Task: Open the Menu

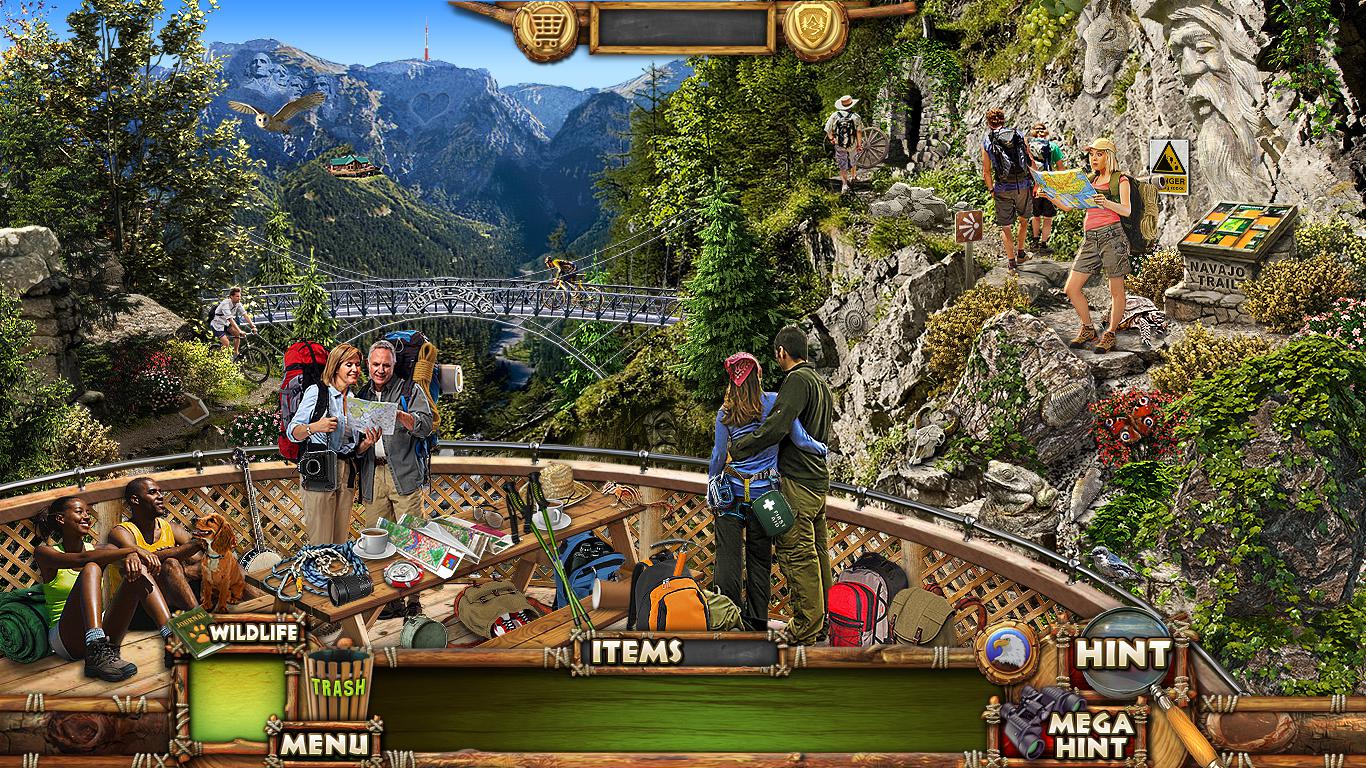Action: click(323, 744)
